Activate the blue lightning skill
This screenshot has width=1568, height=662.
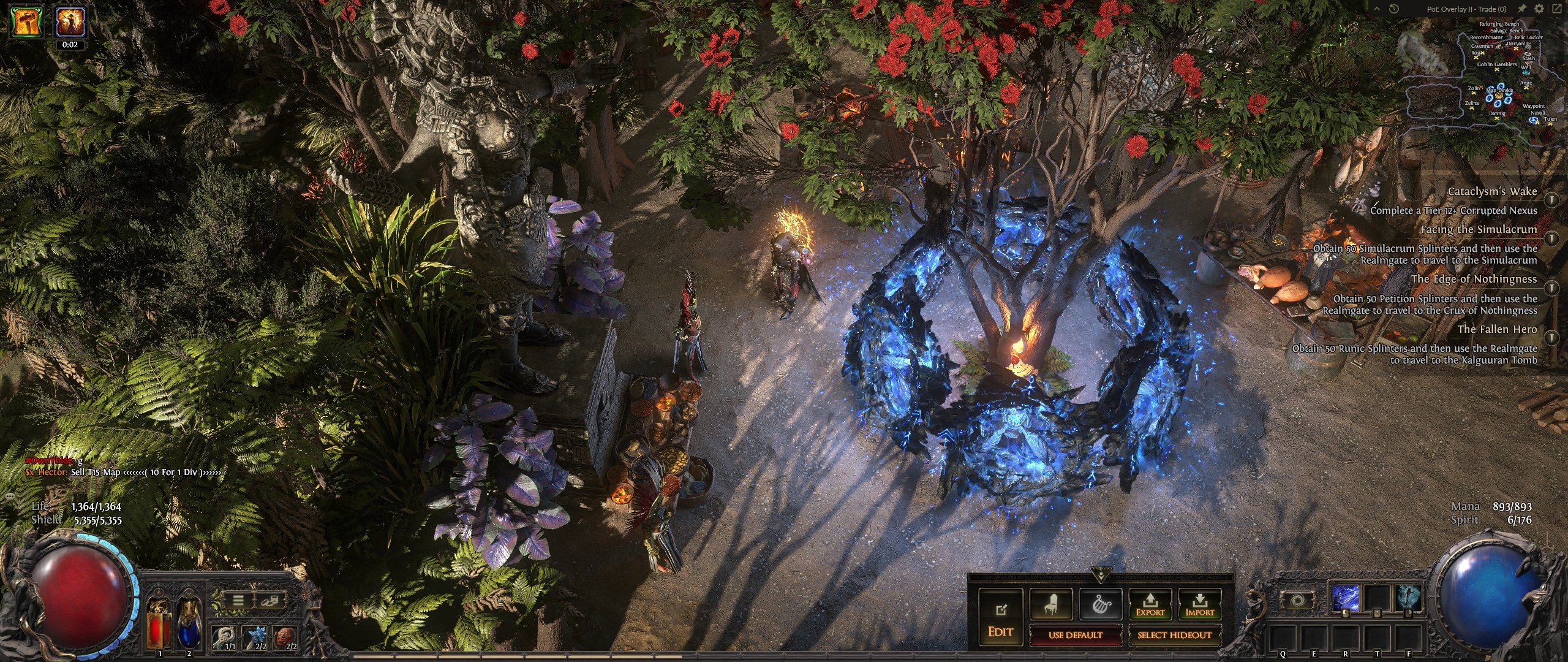(x=1346, y=599)
